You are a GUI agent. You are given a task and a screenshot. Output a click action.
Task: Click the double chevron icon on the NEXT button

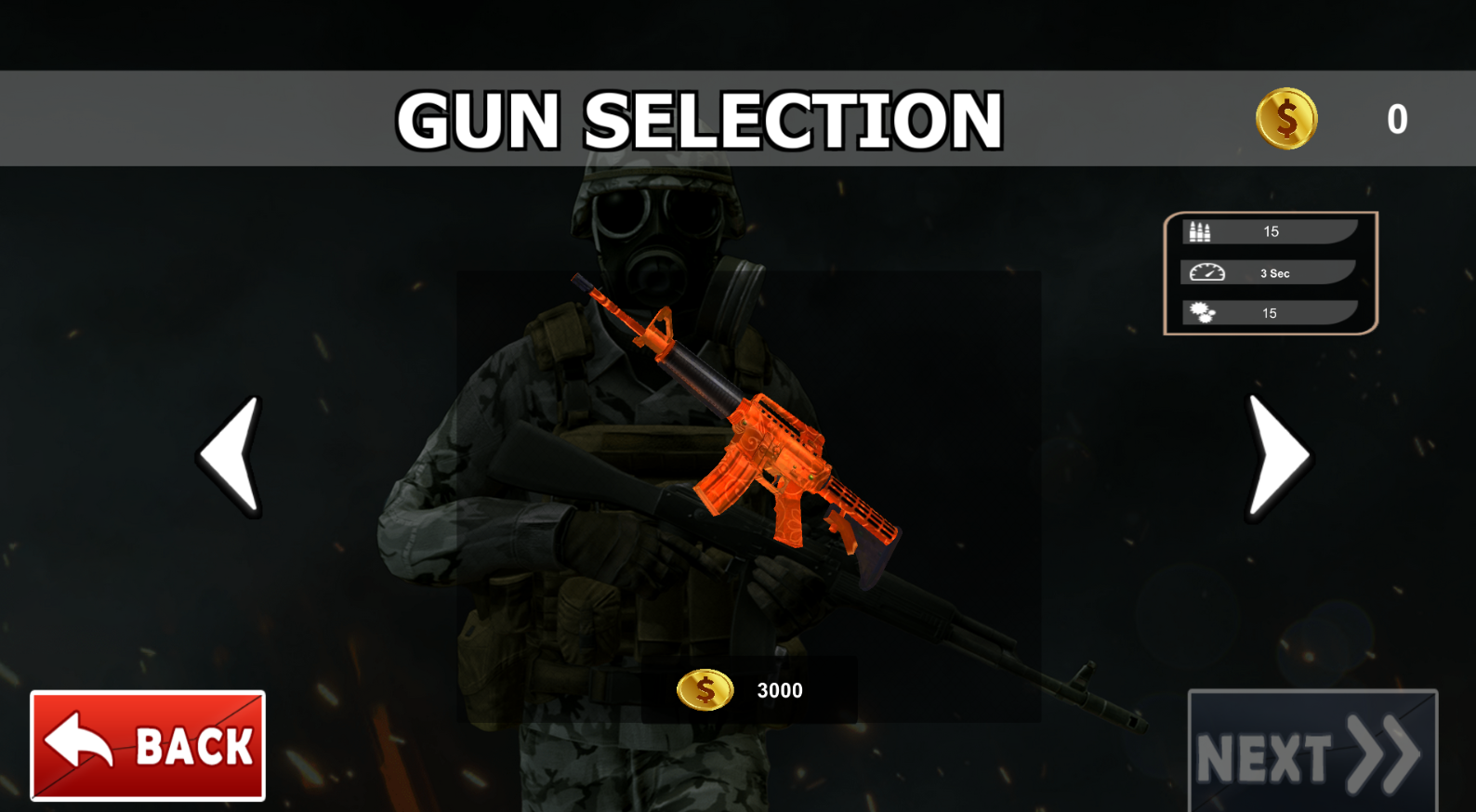1382,754
